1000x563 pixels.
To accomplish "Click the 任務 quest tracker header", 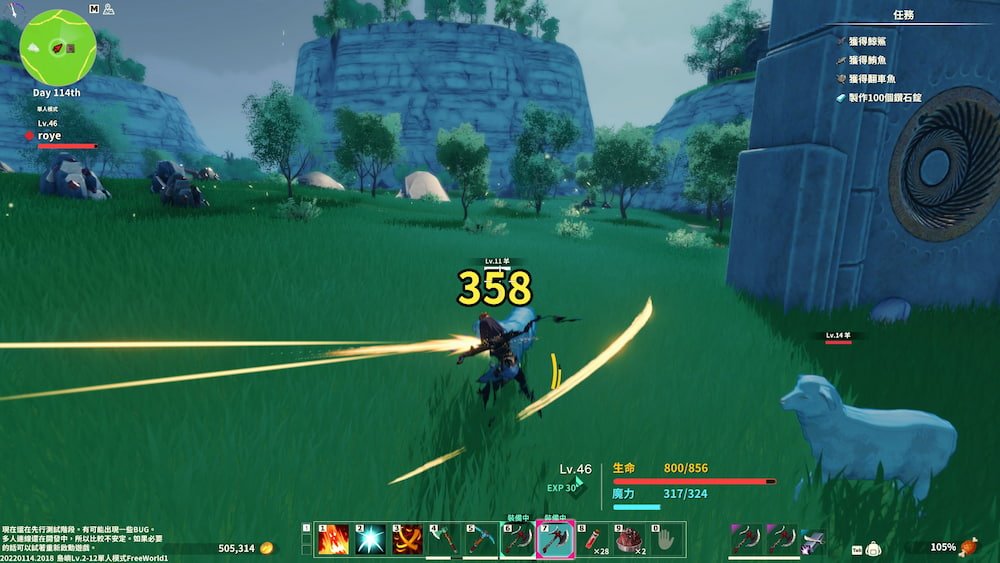I will [x=903, y=15].
